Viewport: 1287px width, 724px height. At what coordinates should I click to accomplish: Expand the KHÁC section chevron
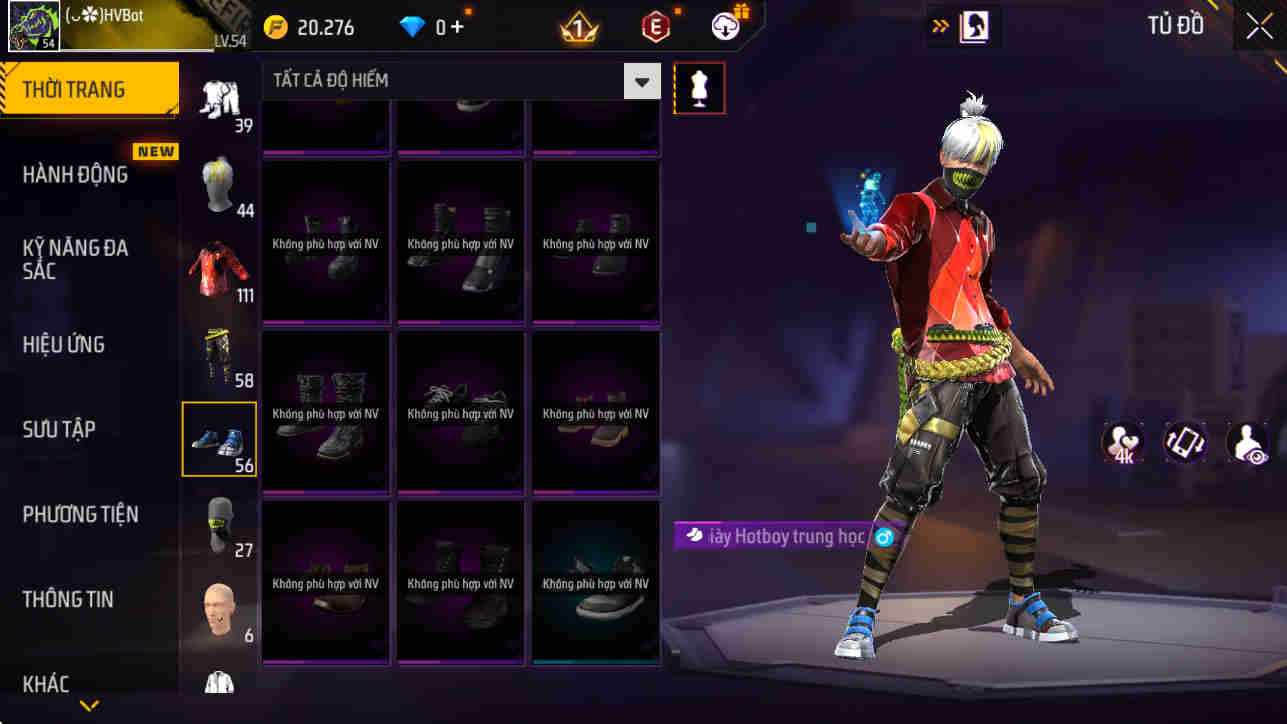click(x=88, y=704)
